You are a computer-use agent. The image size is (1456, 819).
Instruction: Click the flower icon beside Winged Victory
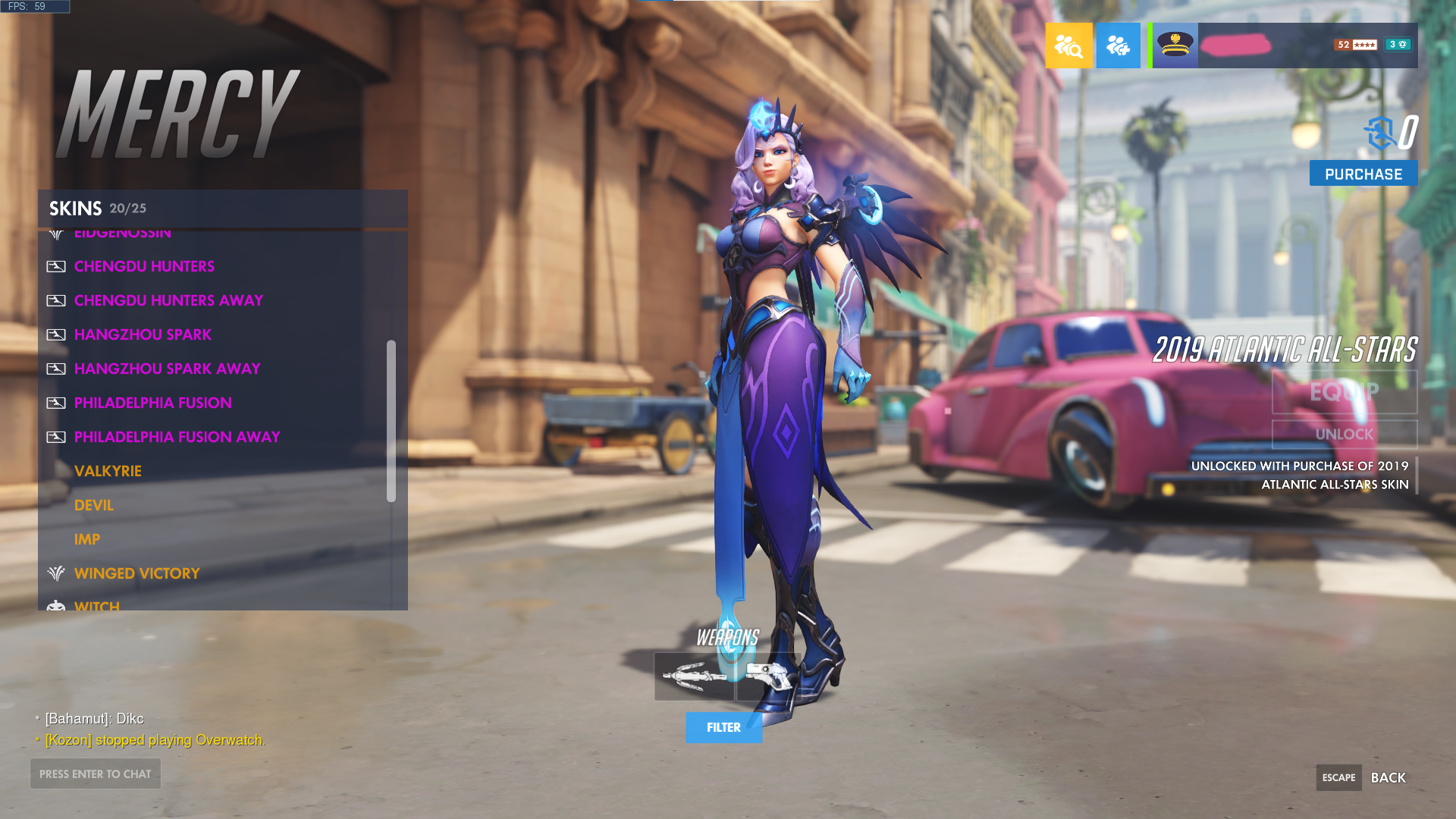(x=56, y=573)
